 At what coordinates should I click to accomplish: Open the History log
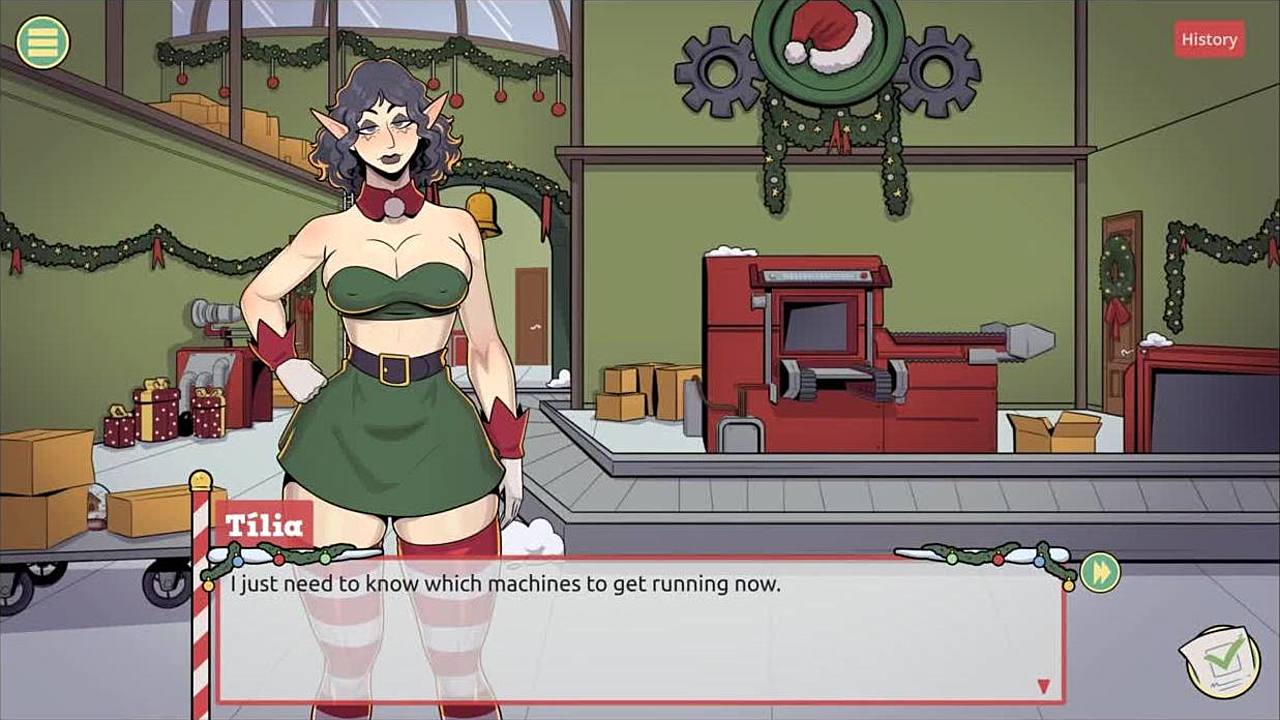point(1209,39)
